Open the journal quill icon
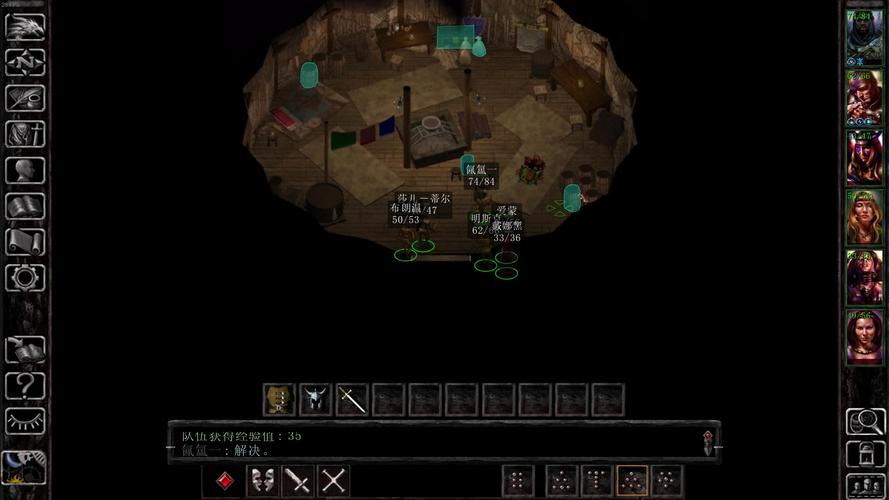 tap(25, 98)
